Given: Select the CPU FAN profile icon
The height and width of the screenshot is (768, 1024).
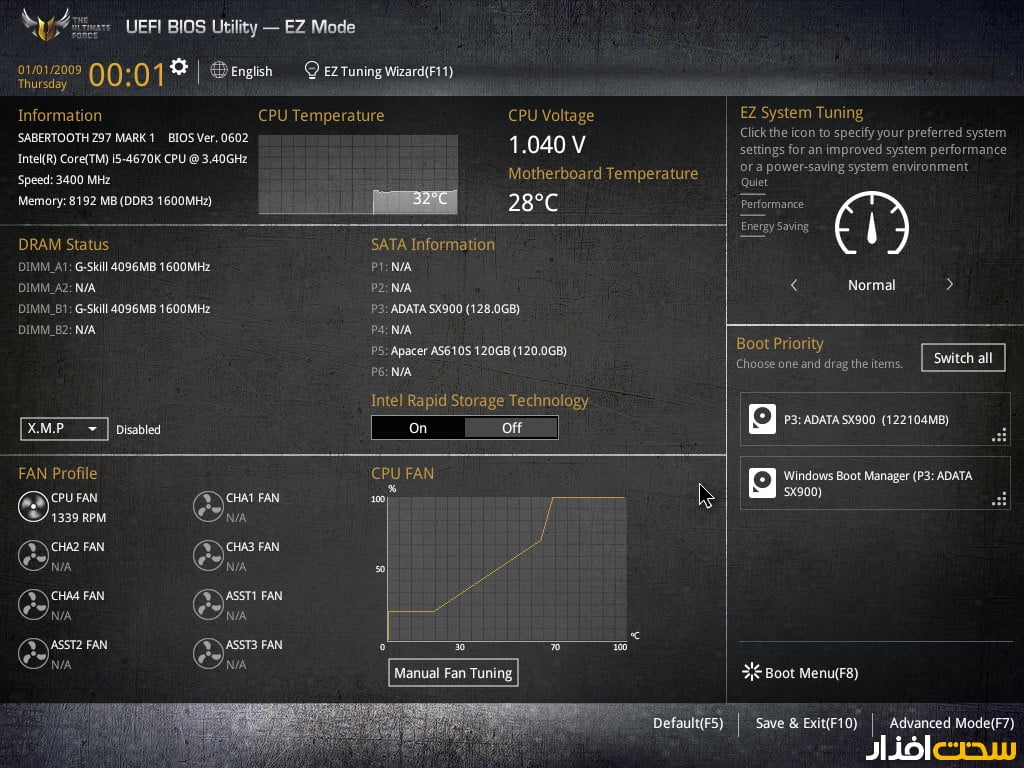Looking at the screenshot, I should [x=33, y=507].
